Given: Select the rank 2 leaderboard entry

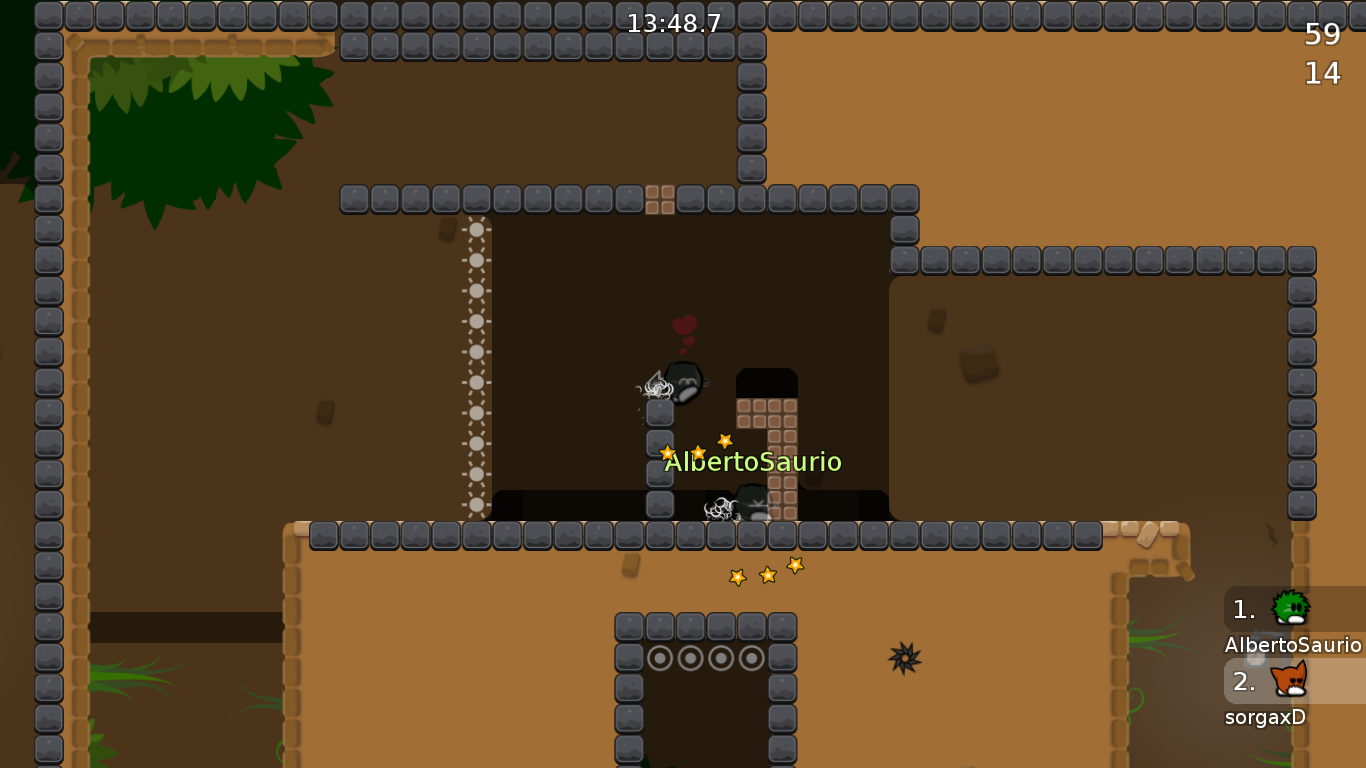Looking at the screenshot, I should pos(1243,683).
